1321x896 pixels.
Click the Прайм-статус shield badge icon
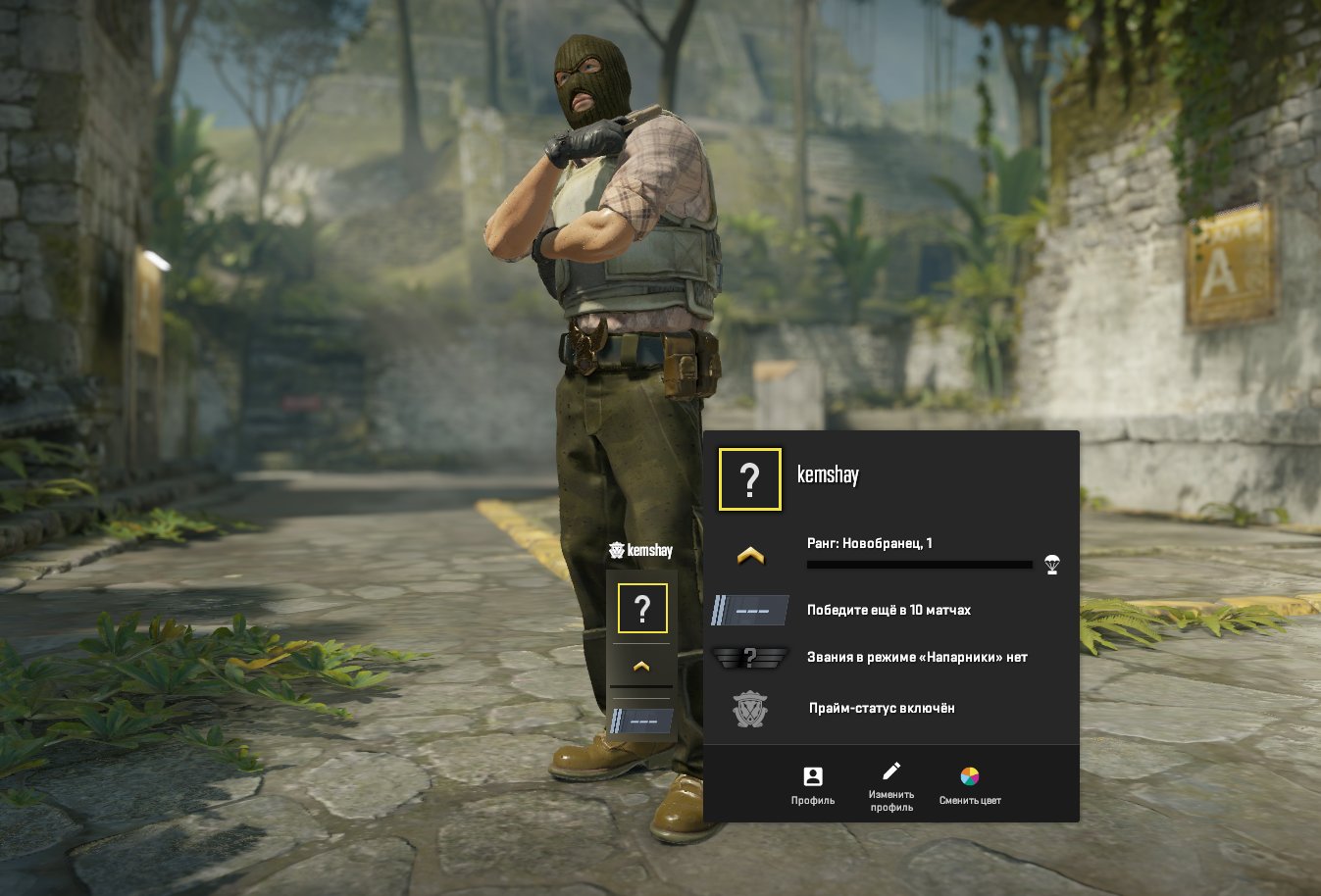pos(750,708)
